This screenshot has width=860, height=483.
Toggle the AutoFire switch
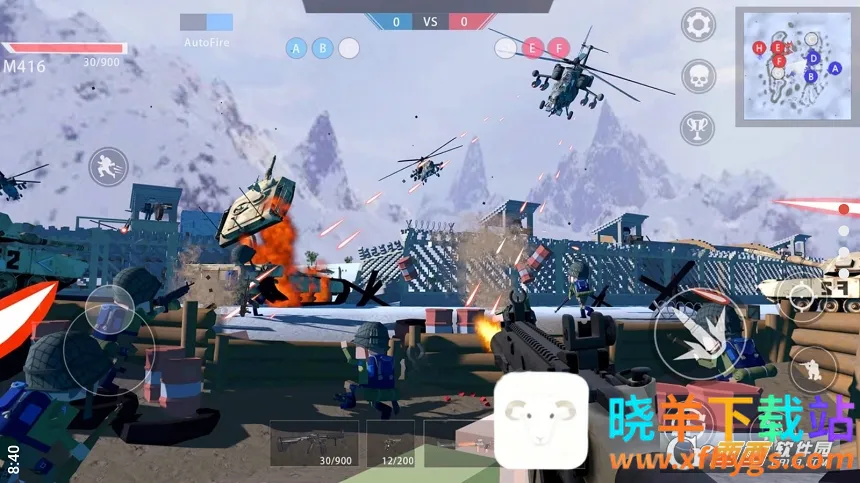click(x=207, y=22)
